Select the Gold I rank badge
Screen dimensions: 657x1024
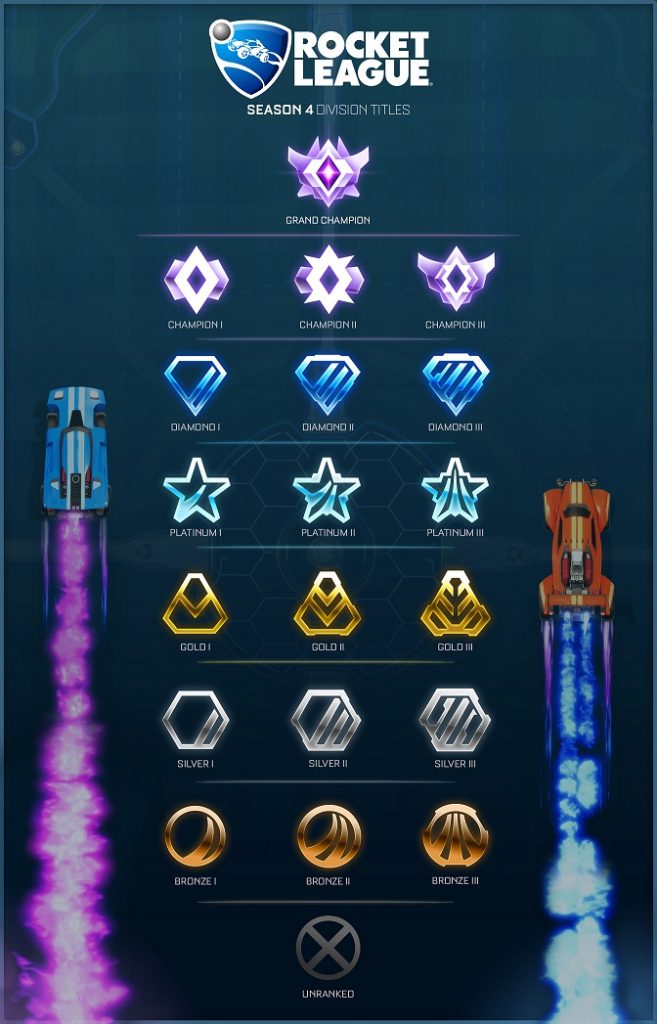tap(196, 603)
